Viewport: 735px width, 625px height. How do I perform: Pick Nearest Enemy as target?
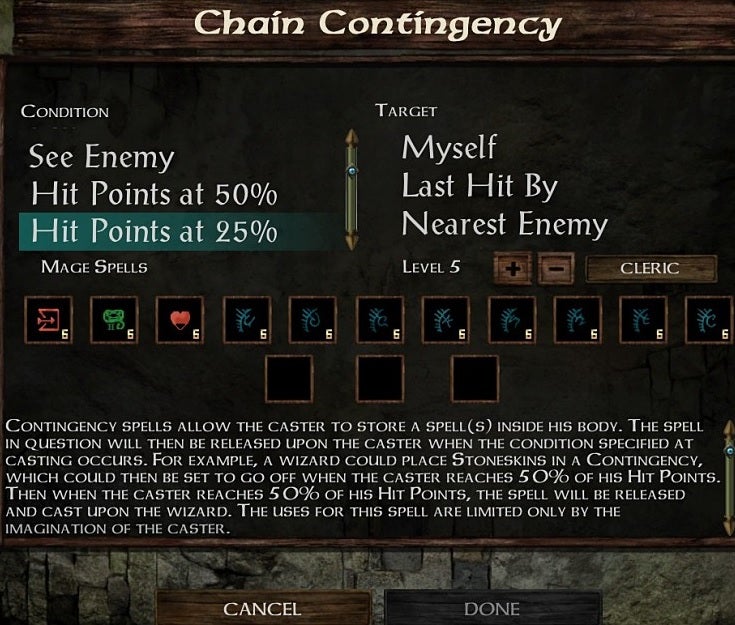coord(504,224)
